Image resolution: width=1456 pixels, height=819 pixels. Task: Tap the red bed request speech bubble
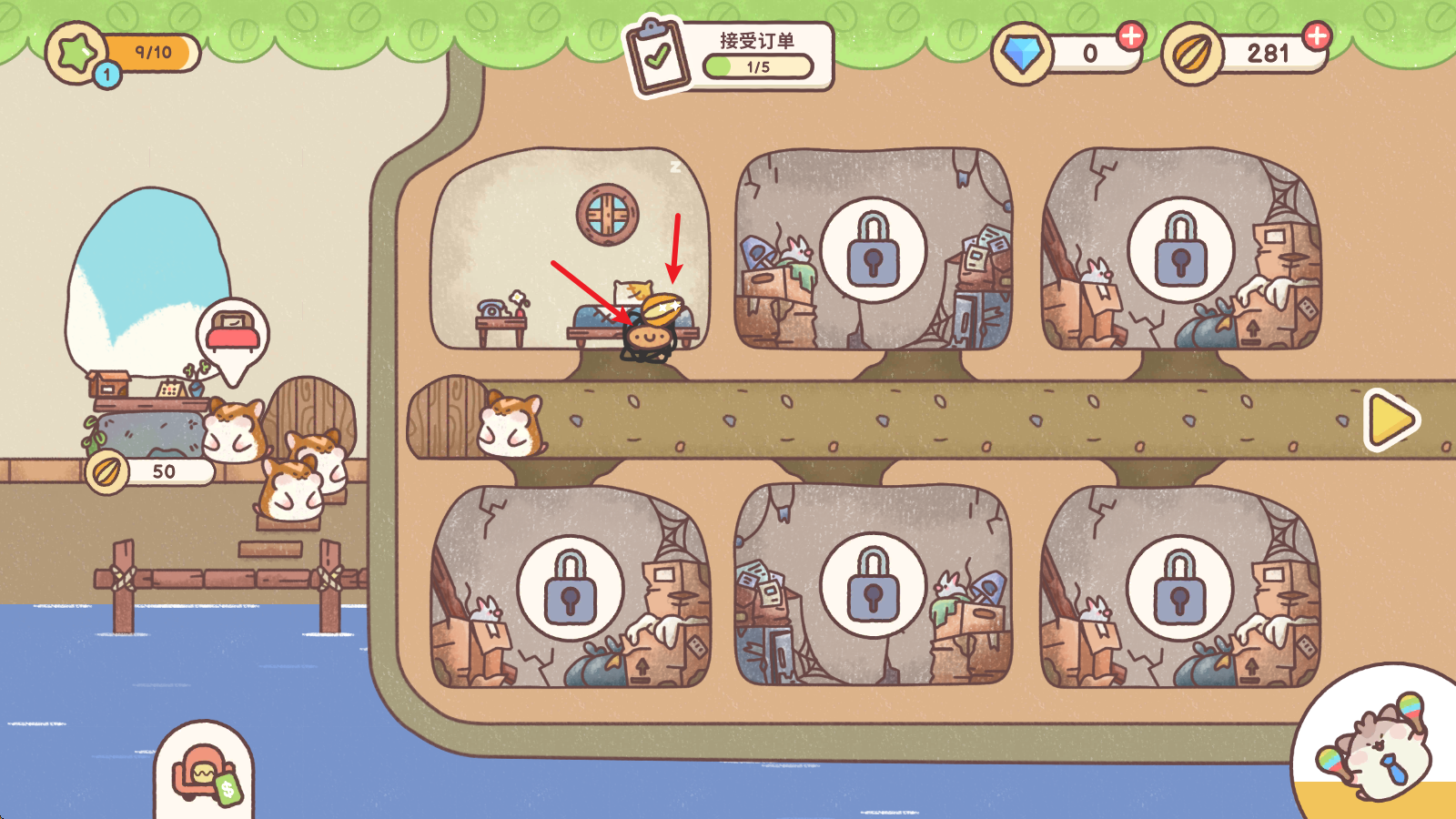[x=233, y=335]
